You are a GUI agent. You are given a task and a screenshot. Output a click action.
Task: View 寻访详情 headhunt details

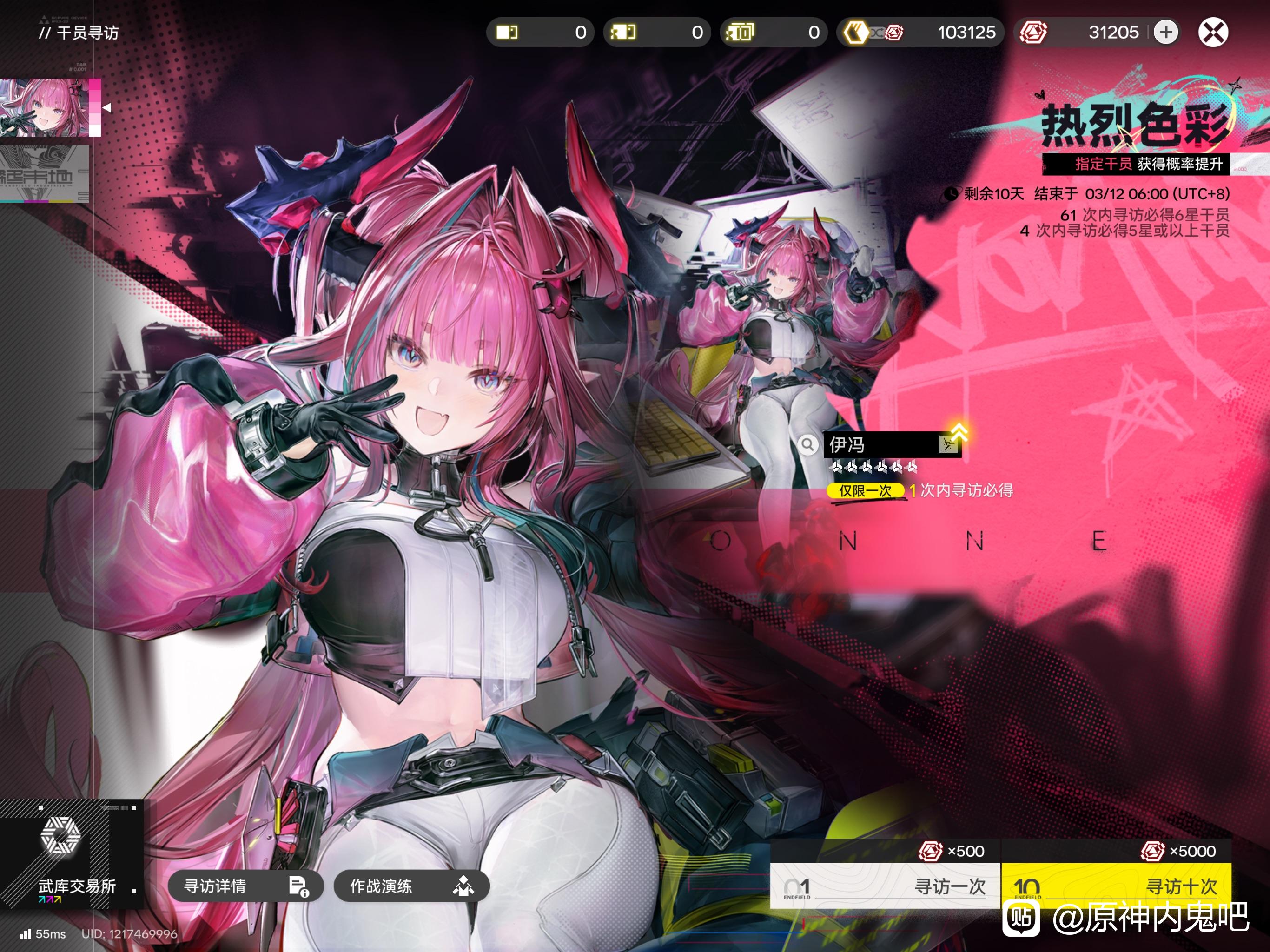[245, 886]
